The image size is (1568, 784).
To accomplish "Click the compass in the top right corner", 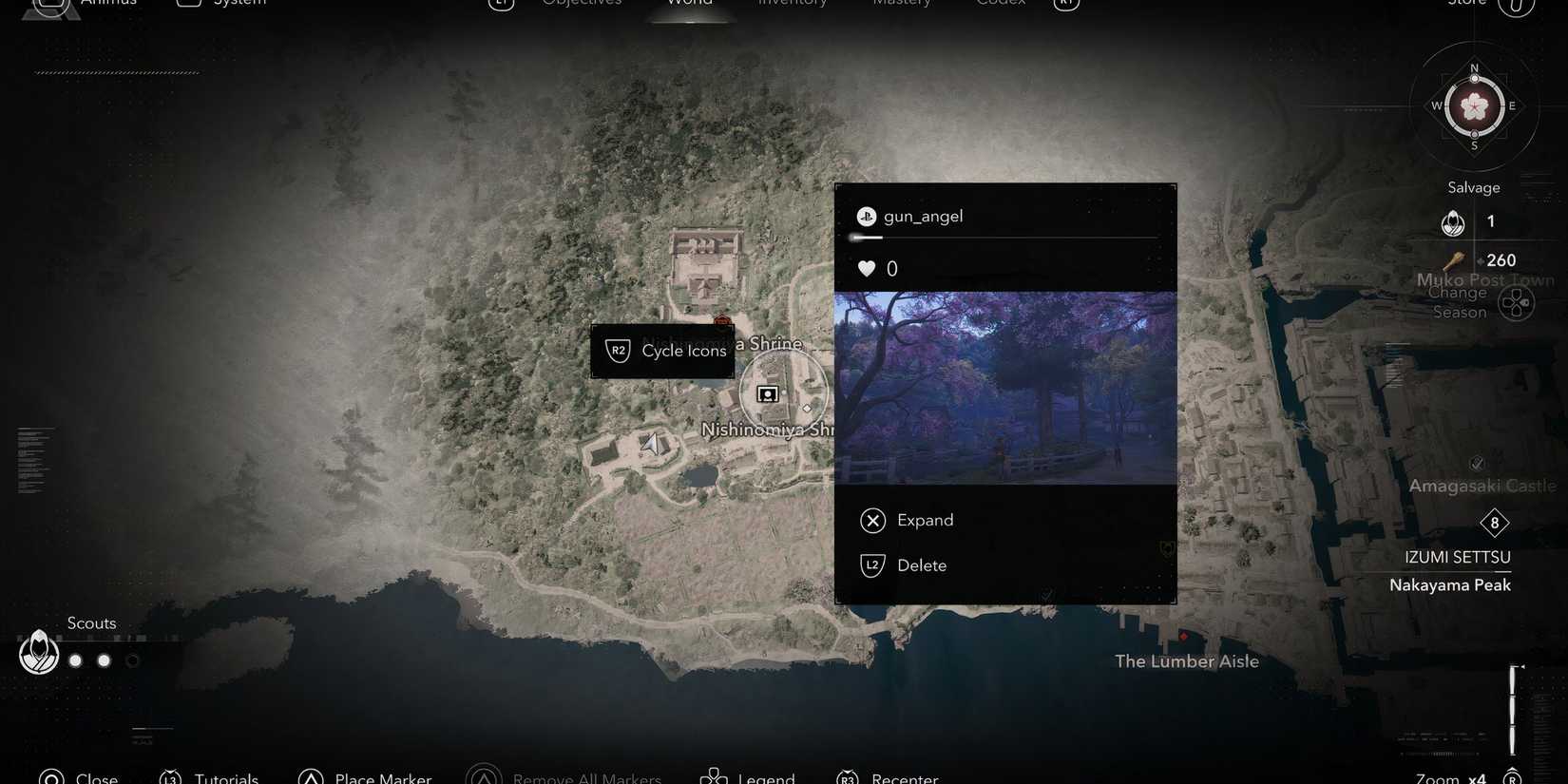I will [1474, 106].
